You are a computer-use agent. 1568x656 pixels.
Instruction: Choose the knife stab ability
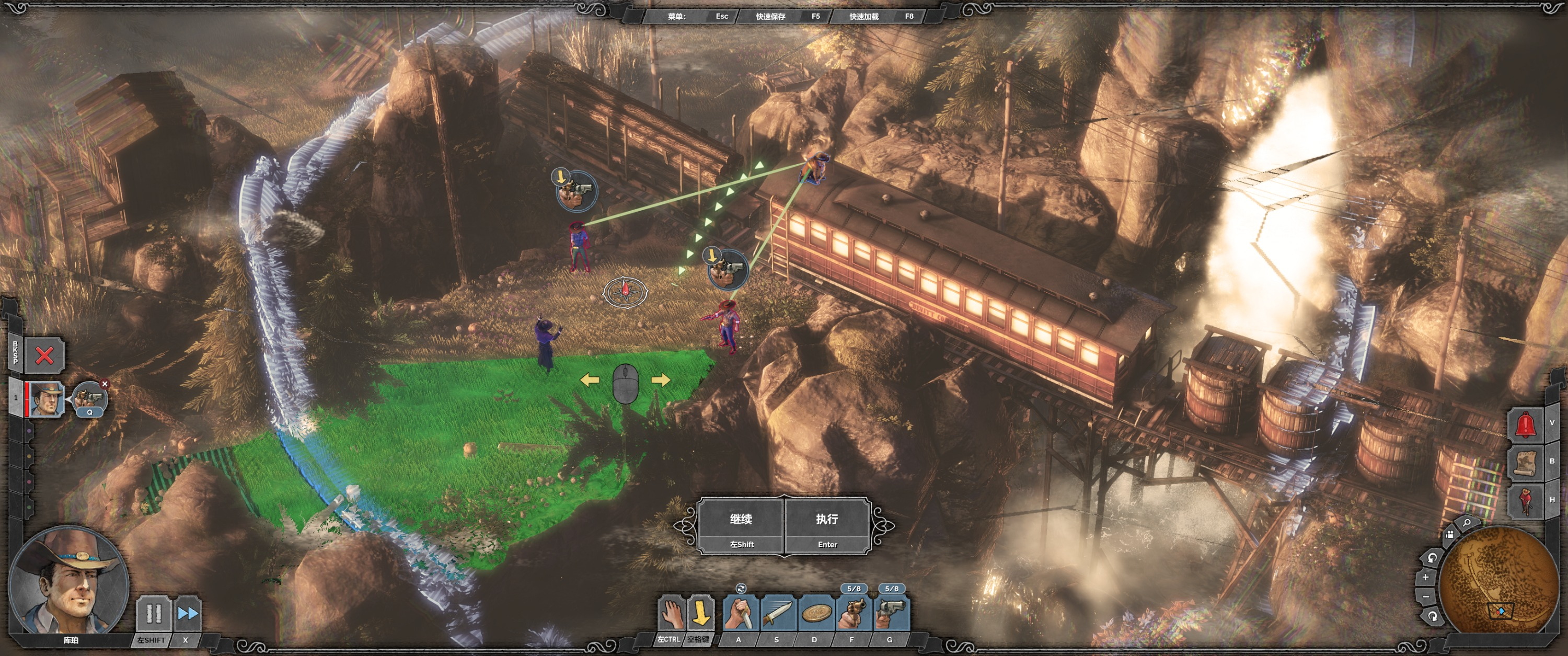740,614
